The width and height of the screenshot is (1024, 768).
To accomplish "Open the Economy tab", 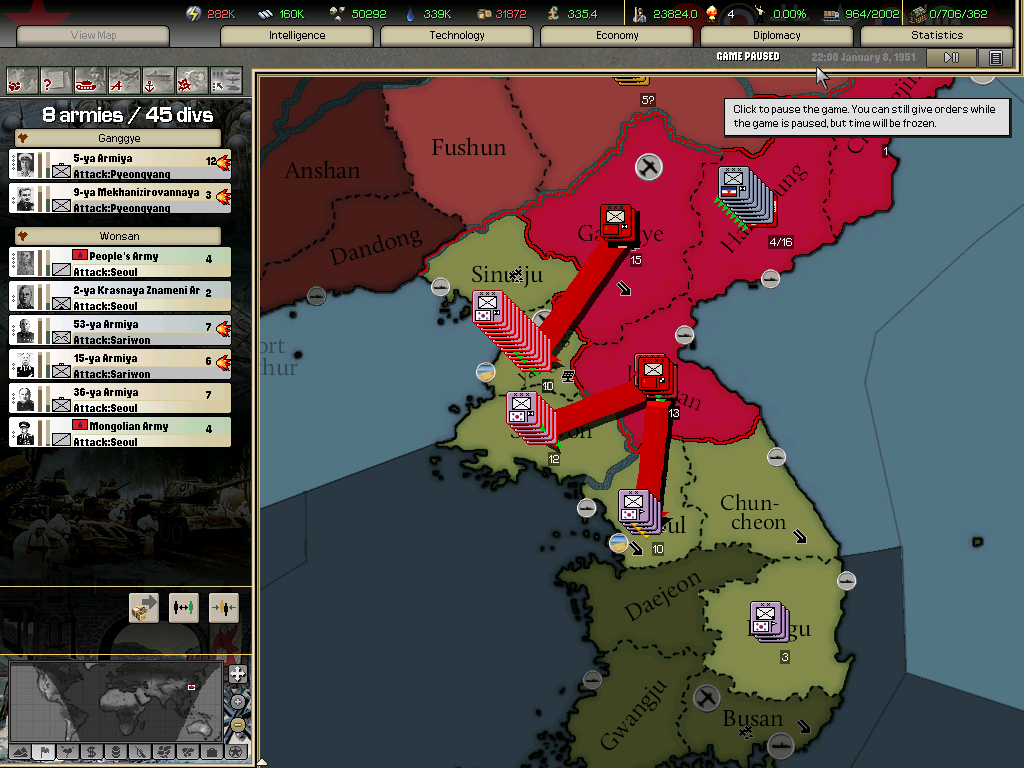I will tap(617, 35).
